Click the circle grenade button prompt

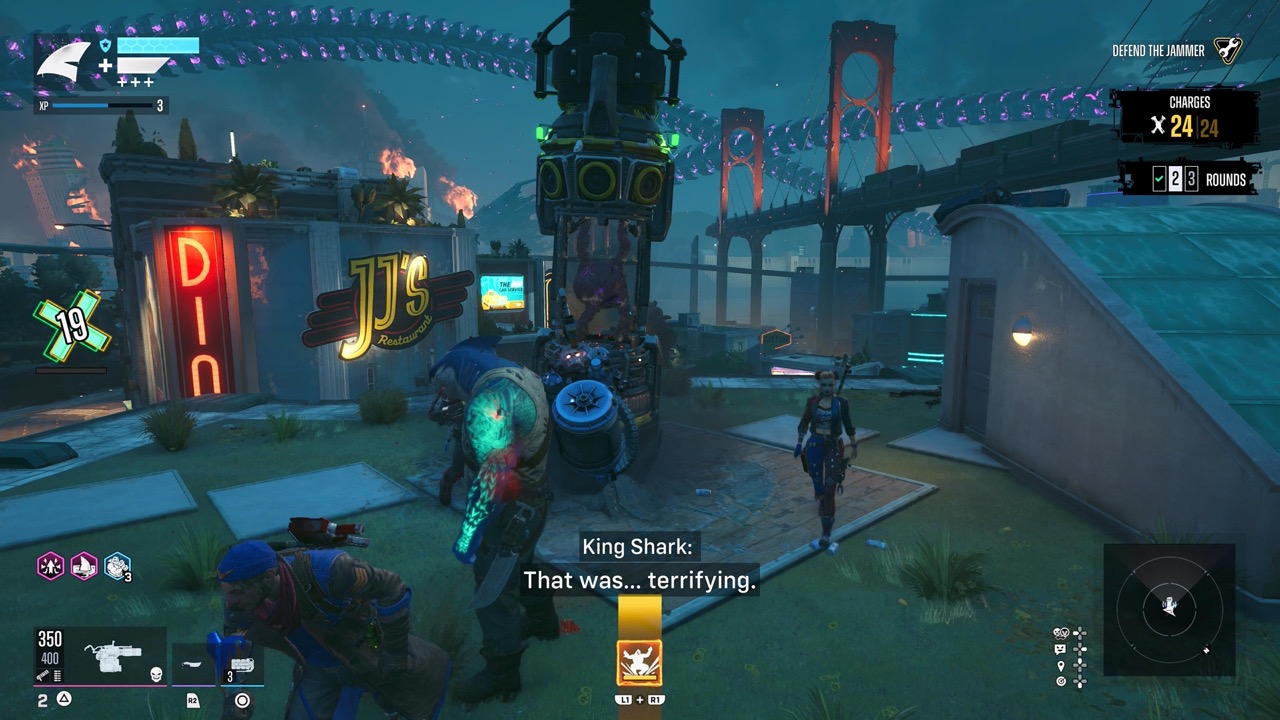(241, 701)
